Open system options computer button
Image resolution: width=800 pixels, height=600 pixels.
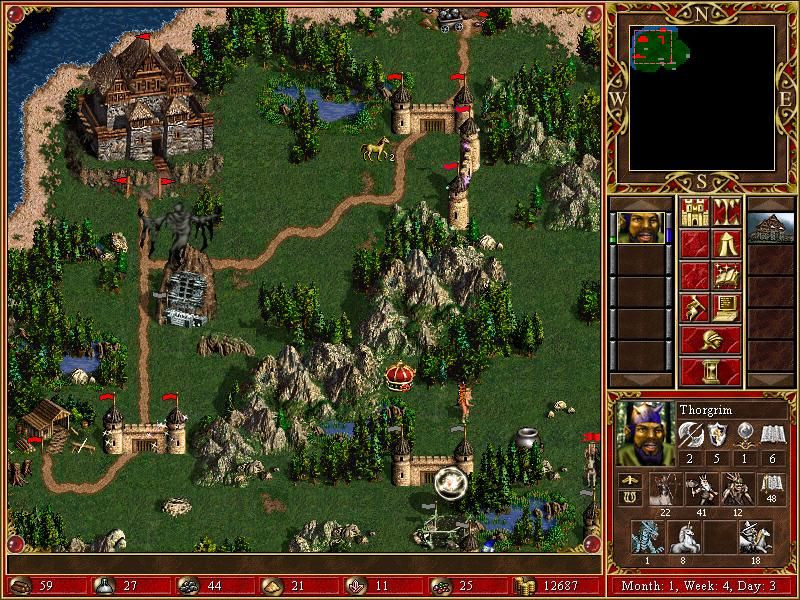tap(726, 306)
